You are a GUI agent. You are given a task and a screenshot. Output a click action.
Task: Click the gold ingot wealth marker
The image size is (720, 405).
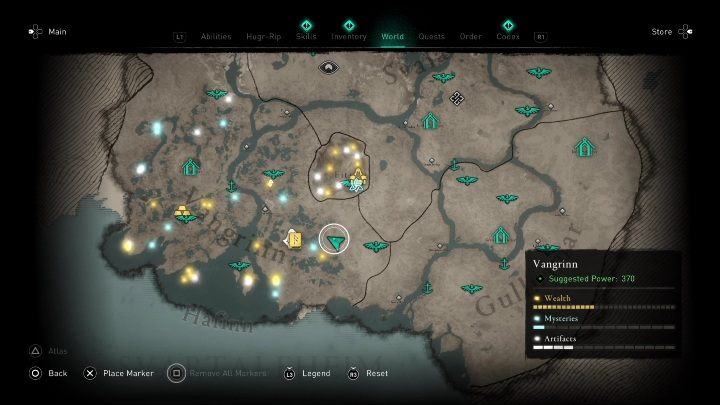[x=183, y=210]
